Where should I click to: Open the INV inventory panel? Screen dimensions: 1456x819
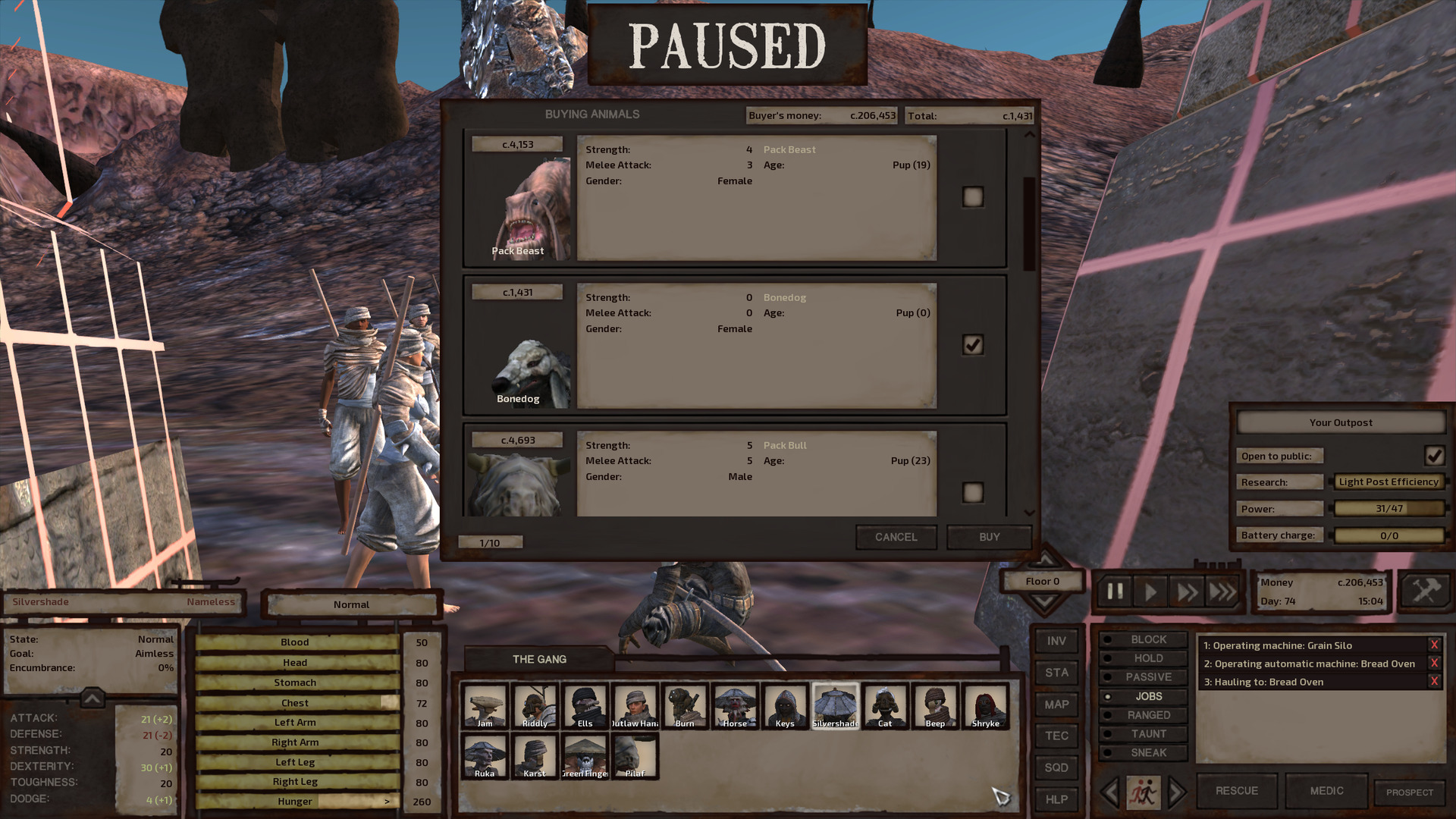coord(1056,641)
